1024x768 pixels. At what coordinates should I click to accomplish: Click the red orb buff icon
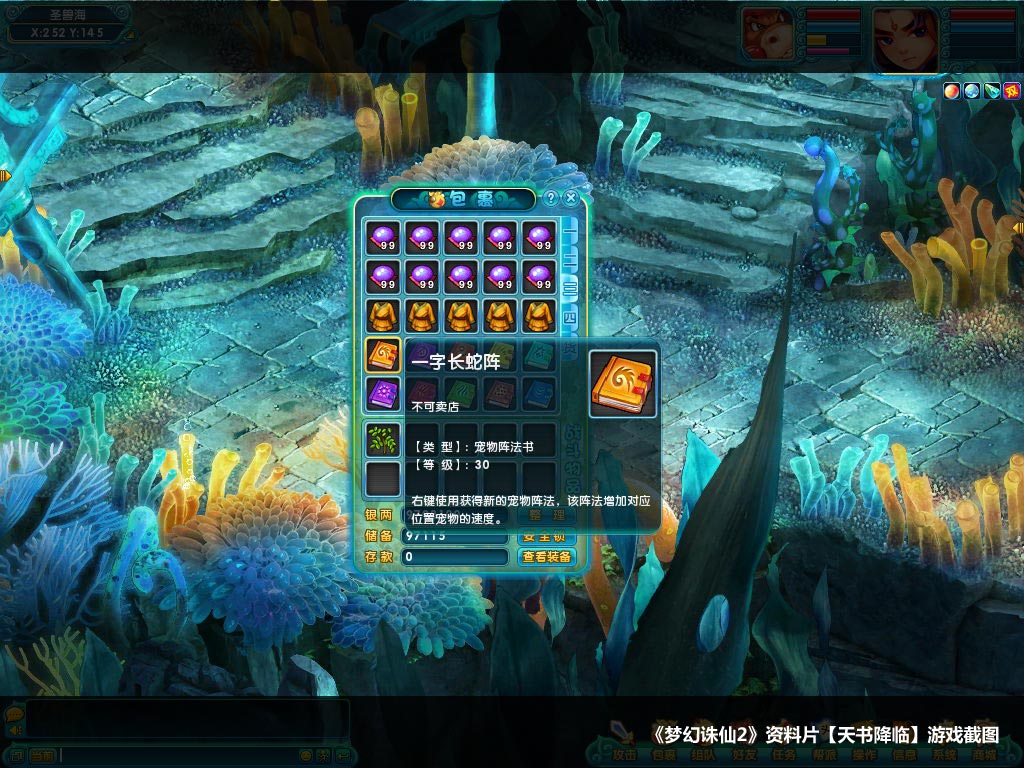[951, 91]
